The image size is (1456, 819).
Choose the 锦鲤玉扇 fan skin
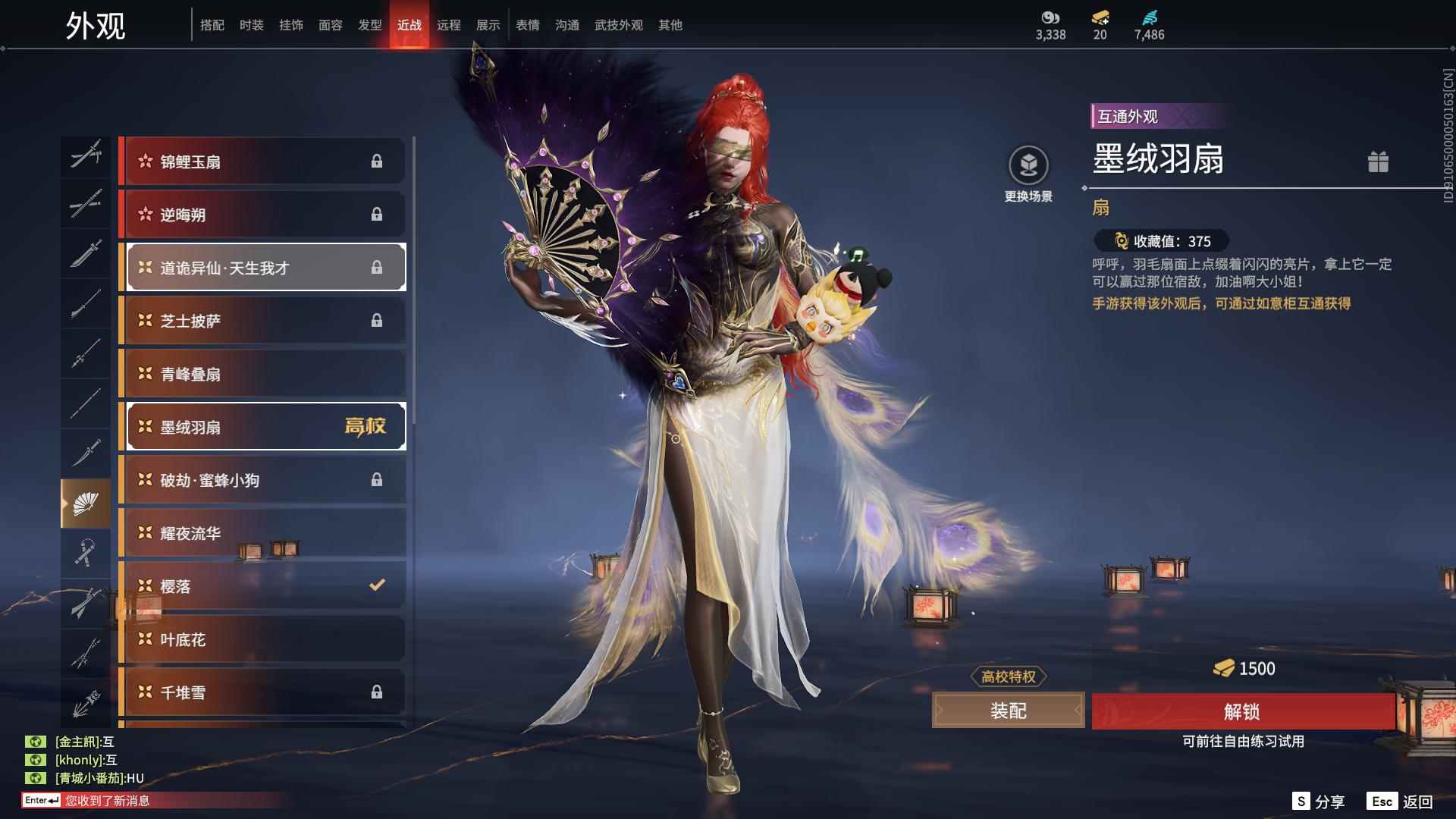pyautogui.click(x=262, y=162)
